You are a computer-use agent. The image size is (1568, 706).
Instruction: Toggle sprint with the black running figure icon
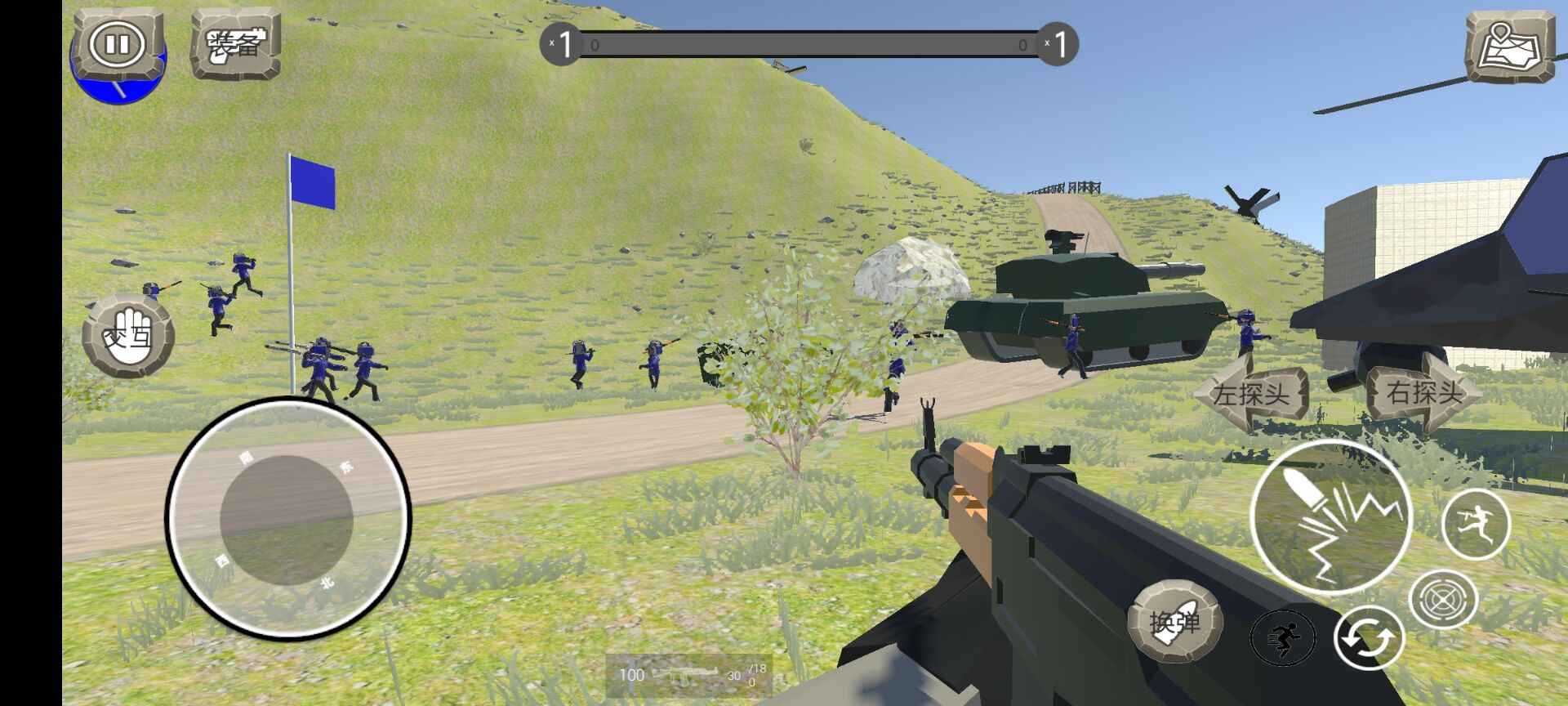click(1283, 637)
